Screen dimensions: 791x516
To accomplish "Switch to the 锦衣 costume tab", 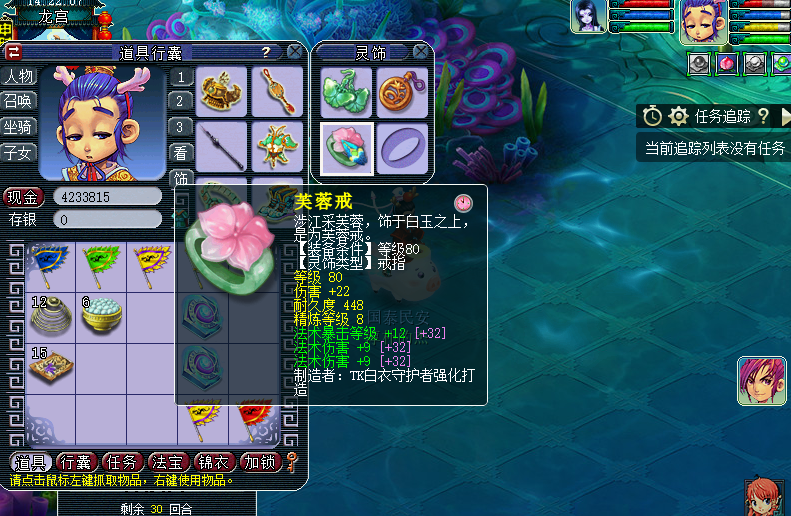I will [x=213, y=462].
